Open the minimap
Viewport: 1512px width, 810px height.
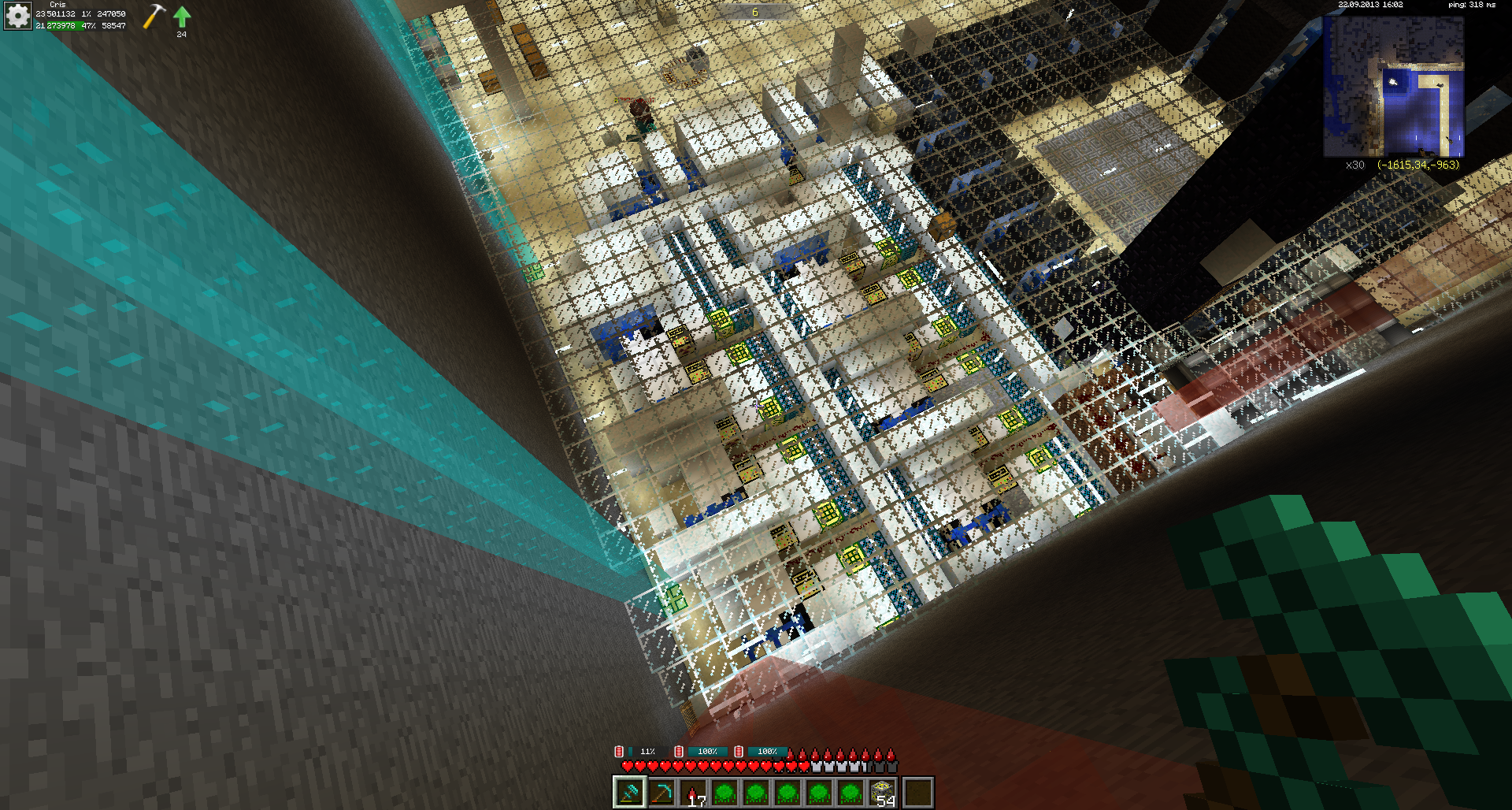[1393, 86]
